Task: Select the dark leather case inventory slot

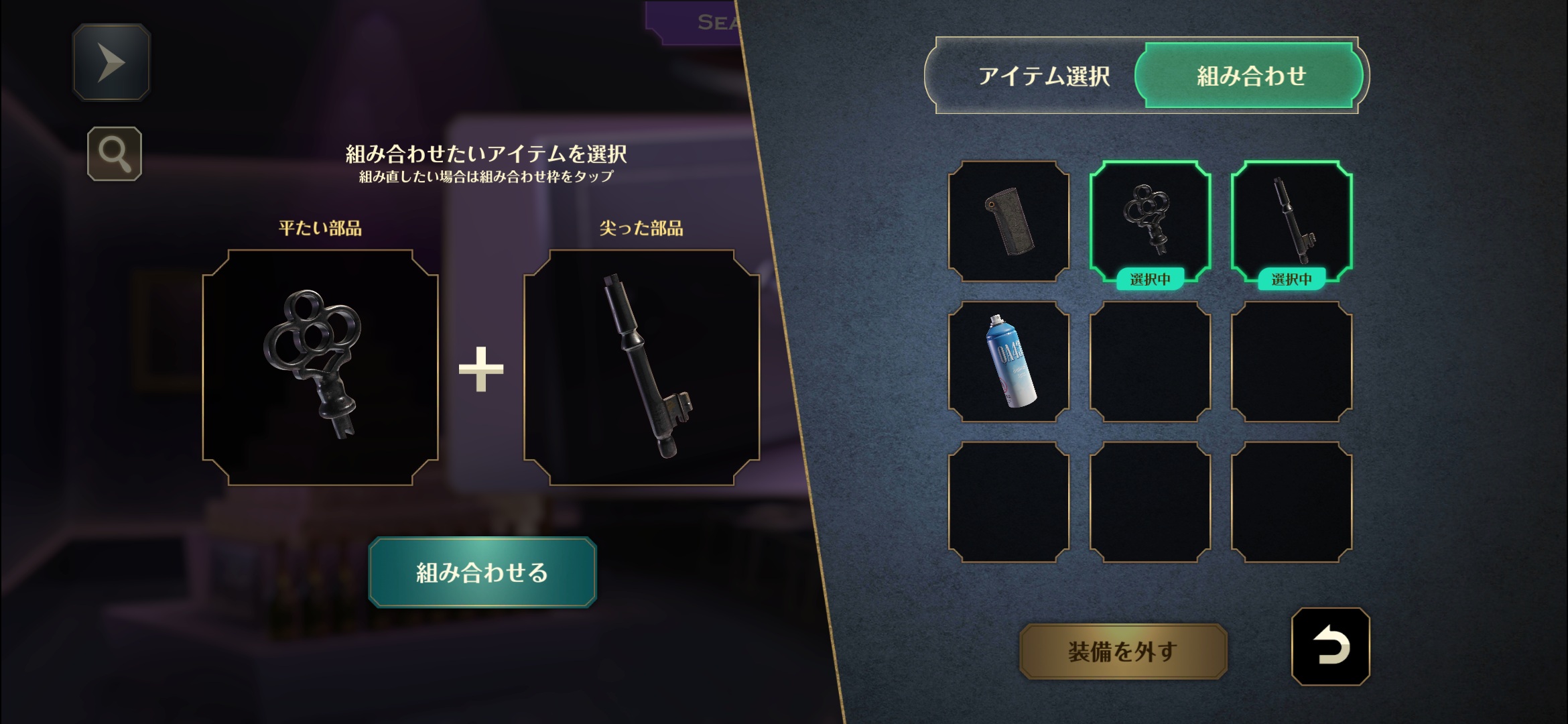Action: point(1008,221)
